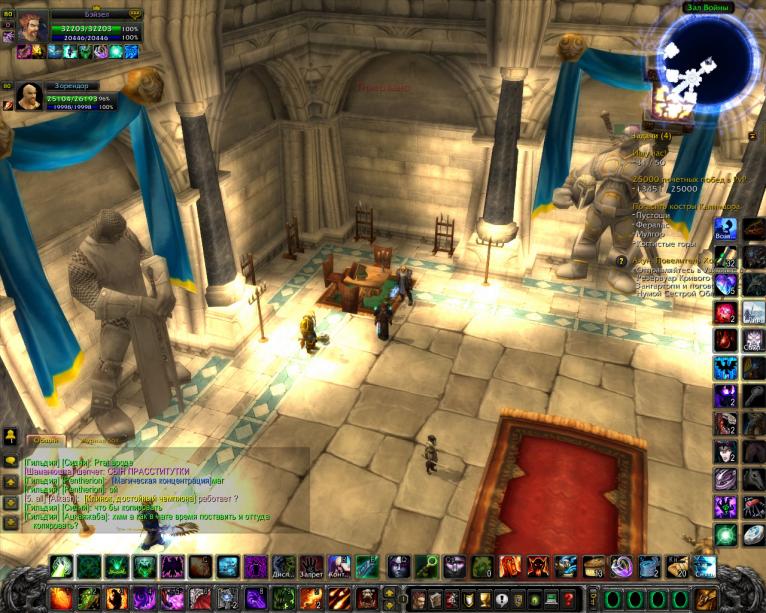Click the Зал Войны zone name label
The image size is (766, 613).
click(x=708, y=8)
